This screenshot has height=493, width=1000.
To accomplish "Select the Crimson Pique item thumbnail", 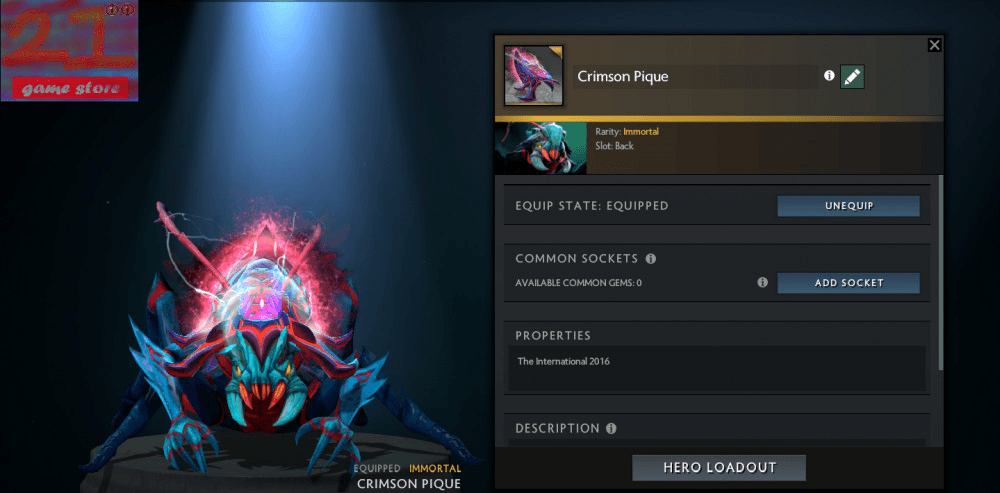I will [533, 75].
